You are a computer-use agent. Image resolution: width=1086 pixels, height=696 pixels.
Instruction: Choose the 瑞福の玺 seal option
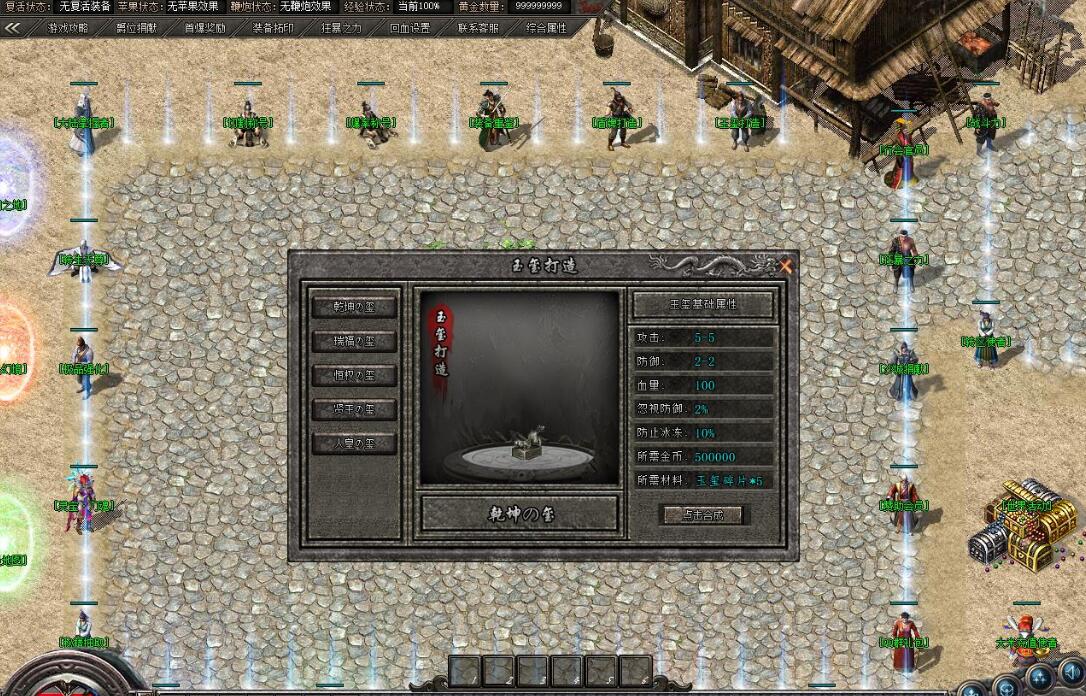pyautogui.click(x=354, y=341)
